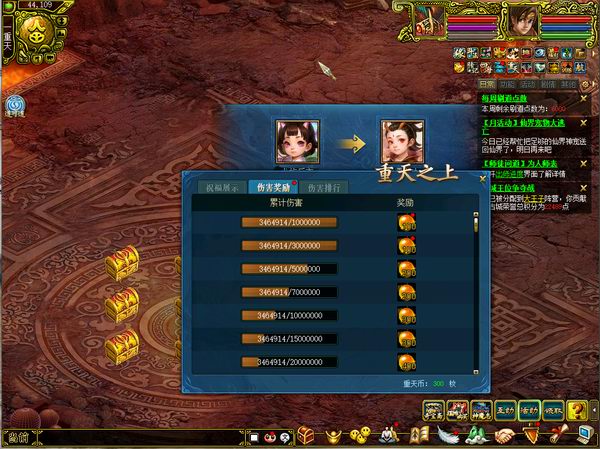Click the handshake icon in bottom toolbar
This screenshot has height=449, width=600.
505,435
